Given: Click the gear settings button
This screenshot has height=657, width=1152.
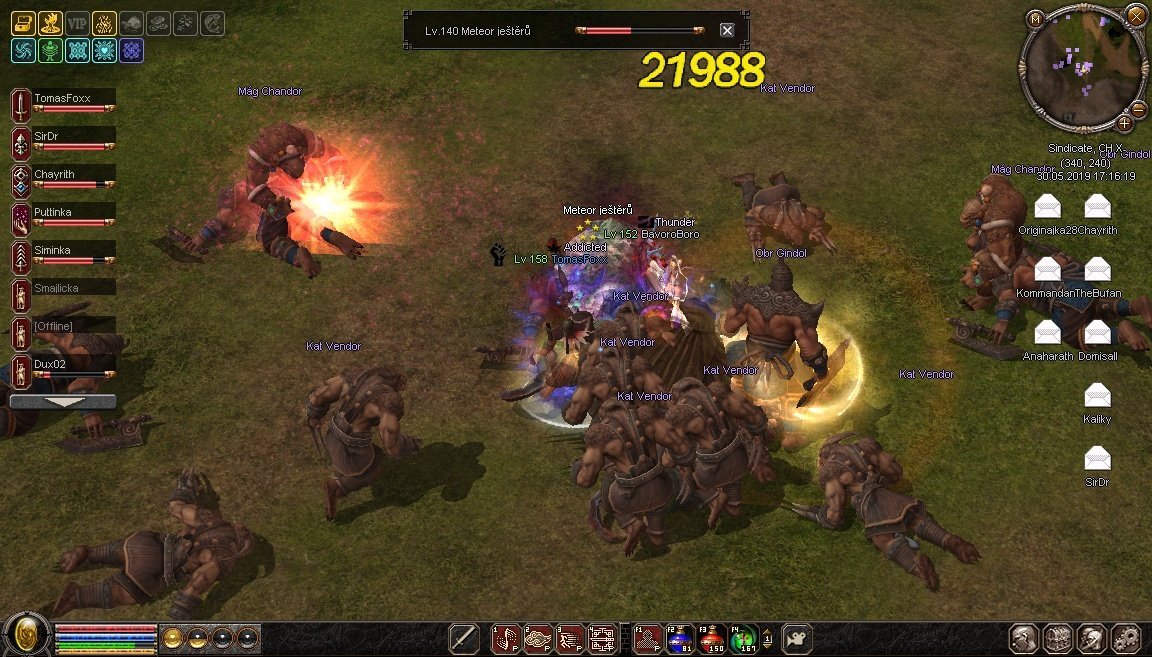Looking at the screenshot, I should [1126, 638].
